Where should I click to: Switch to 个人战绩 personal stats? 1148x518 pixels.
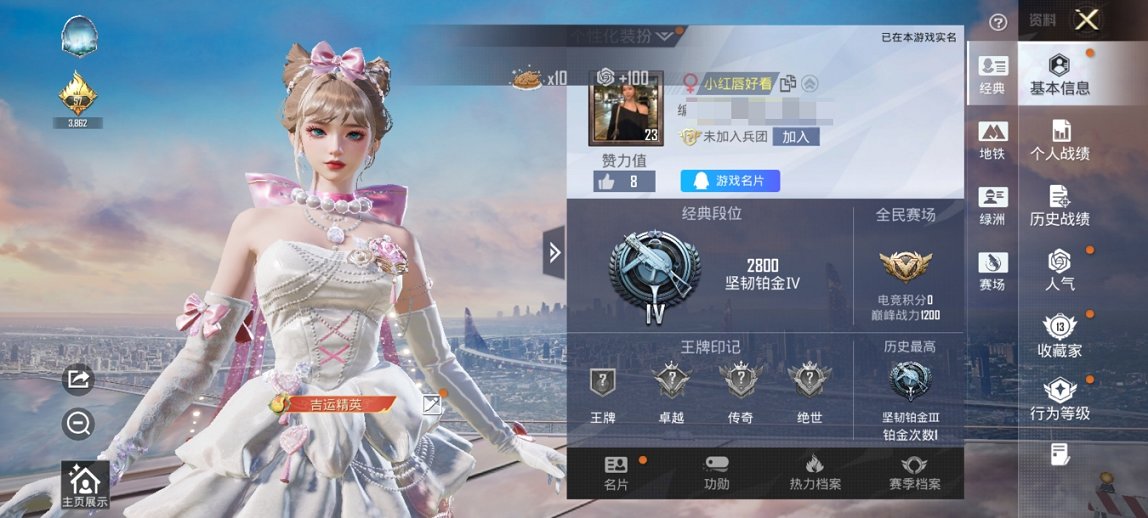1060,140
